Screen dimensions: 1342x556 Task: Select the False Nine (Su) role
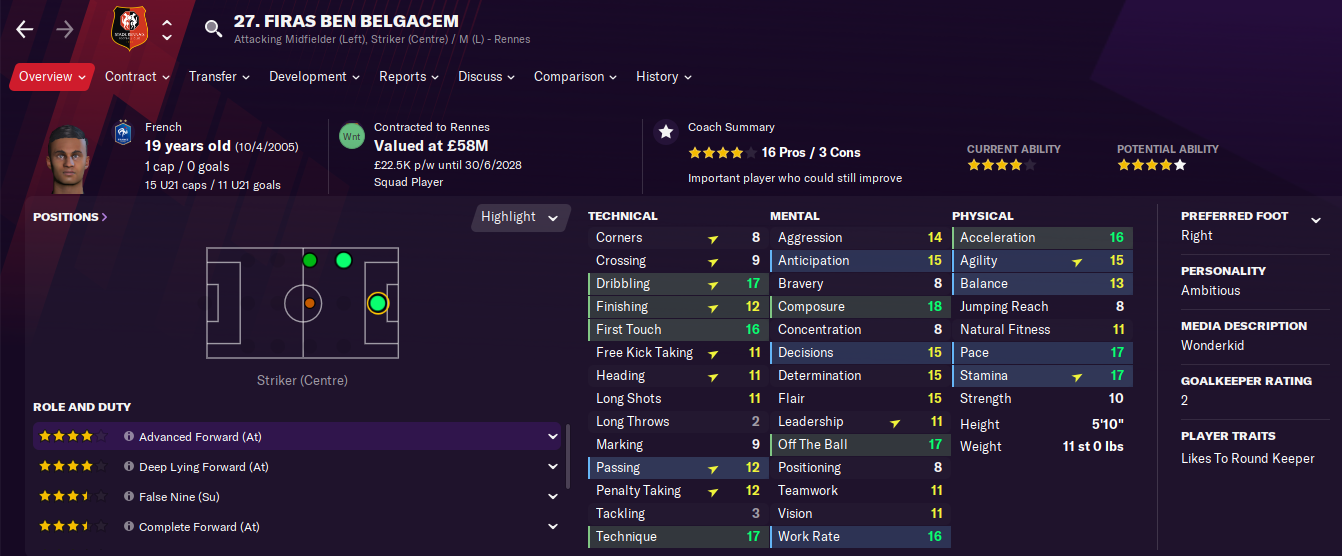pos(179,497)
